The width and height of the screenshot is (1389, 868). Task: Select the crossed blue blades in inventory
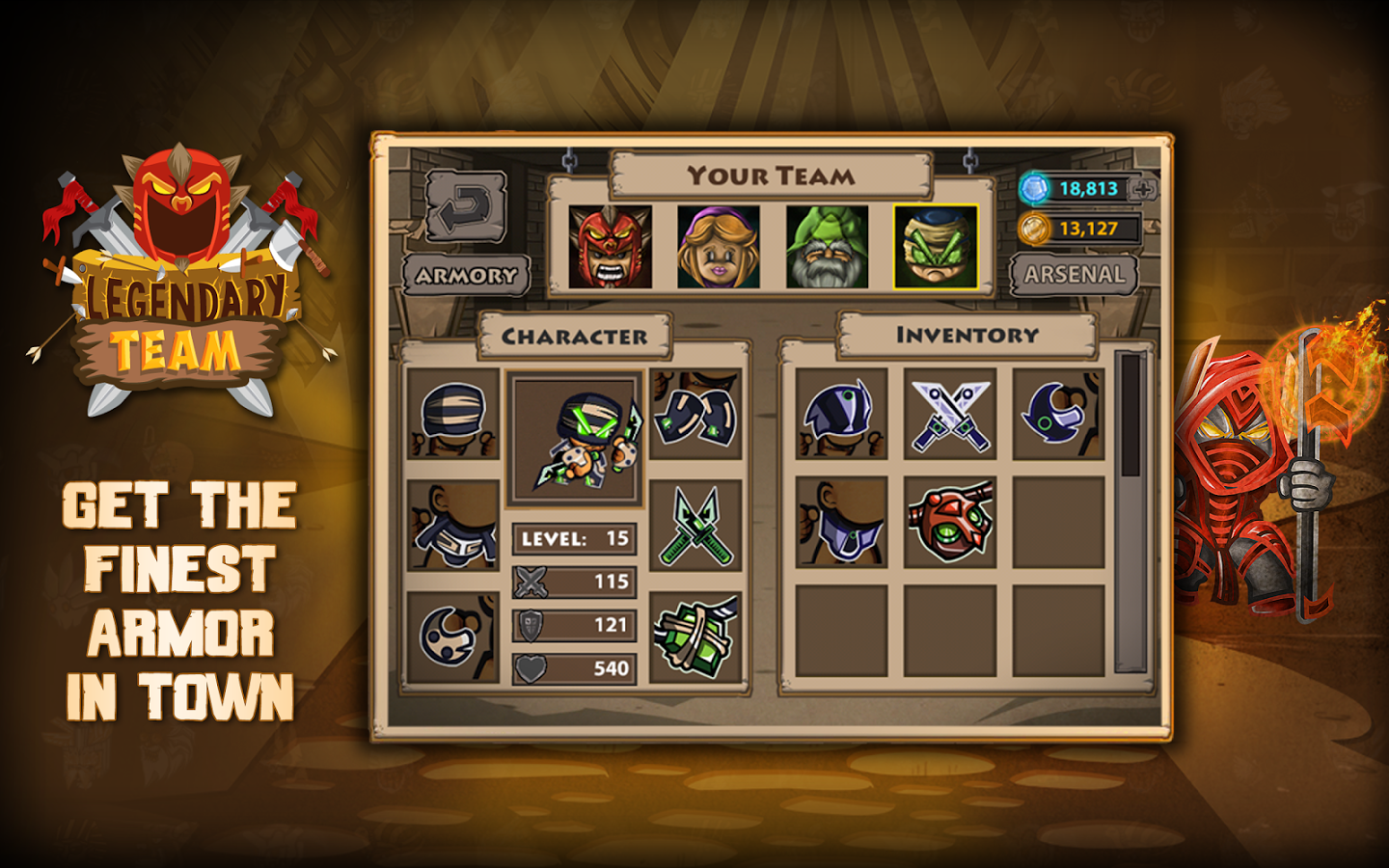coord(950,415)
